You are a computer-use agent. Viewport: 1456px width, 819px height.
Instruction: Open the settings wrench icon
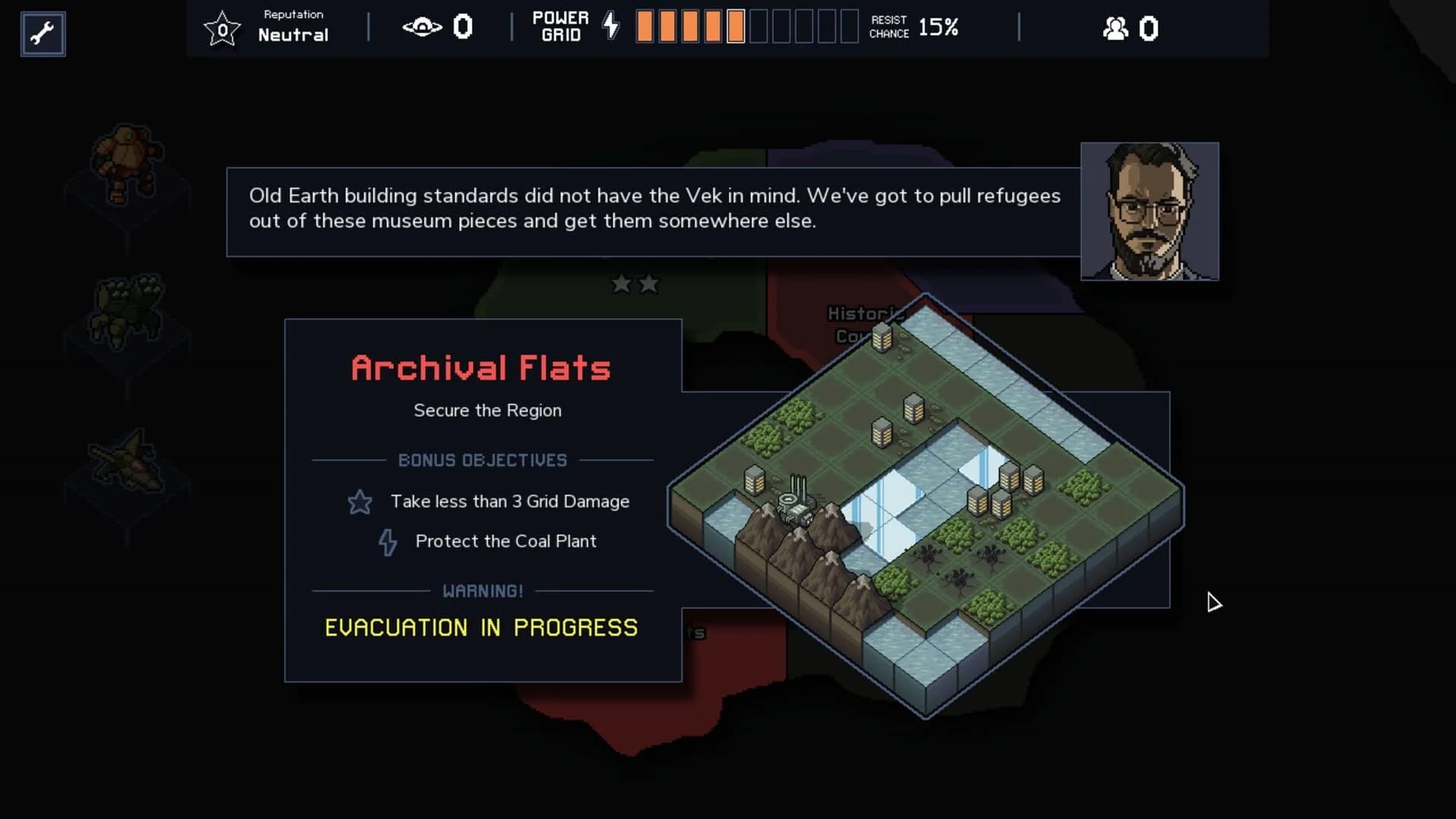coord(42,33)
